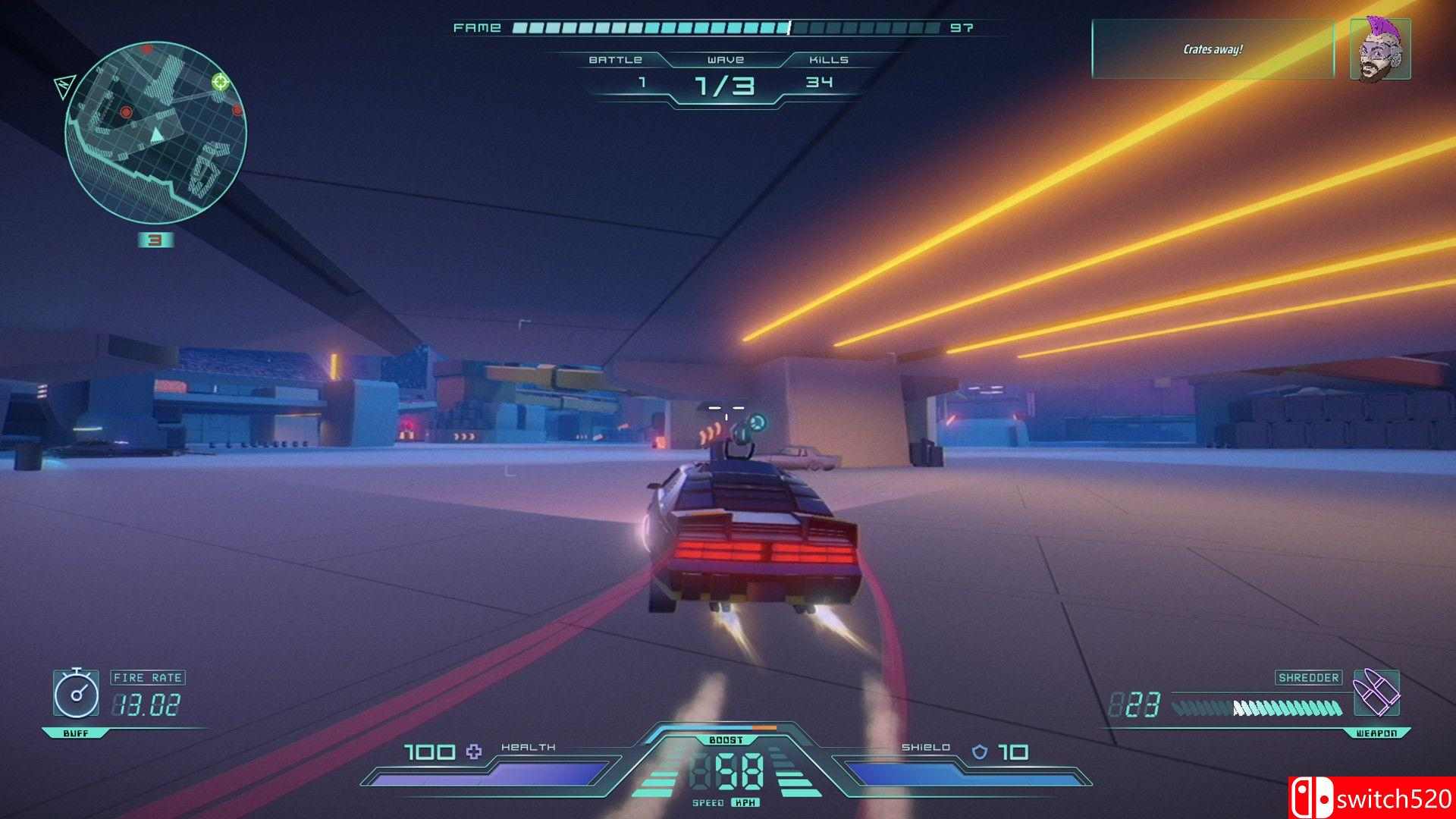Click the mohawk announcer portrait

1380,49
